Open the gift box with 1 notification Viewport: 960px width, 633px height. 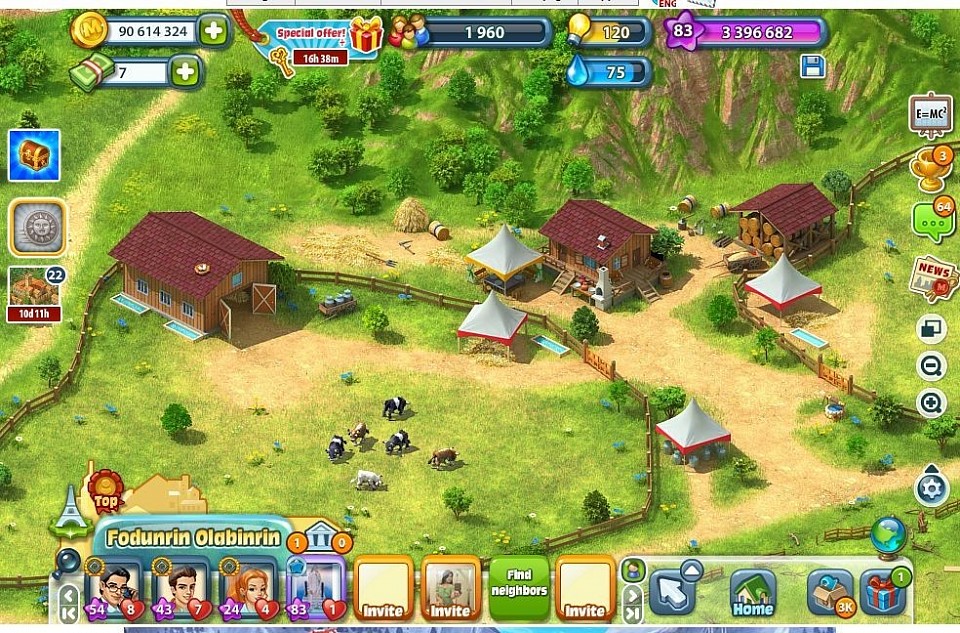pyautogui.click(x=882, y=592)
